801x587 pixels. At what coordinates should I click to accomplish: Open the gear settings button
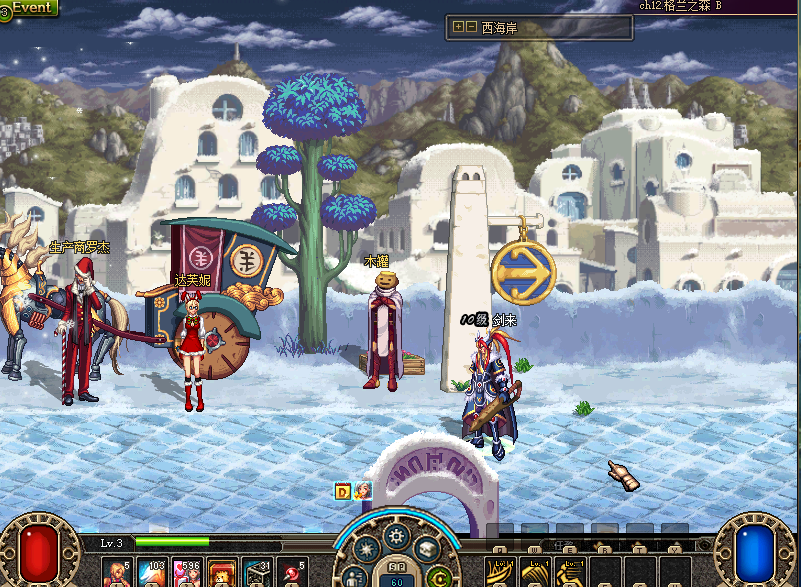tap(397, 536)
